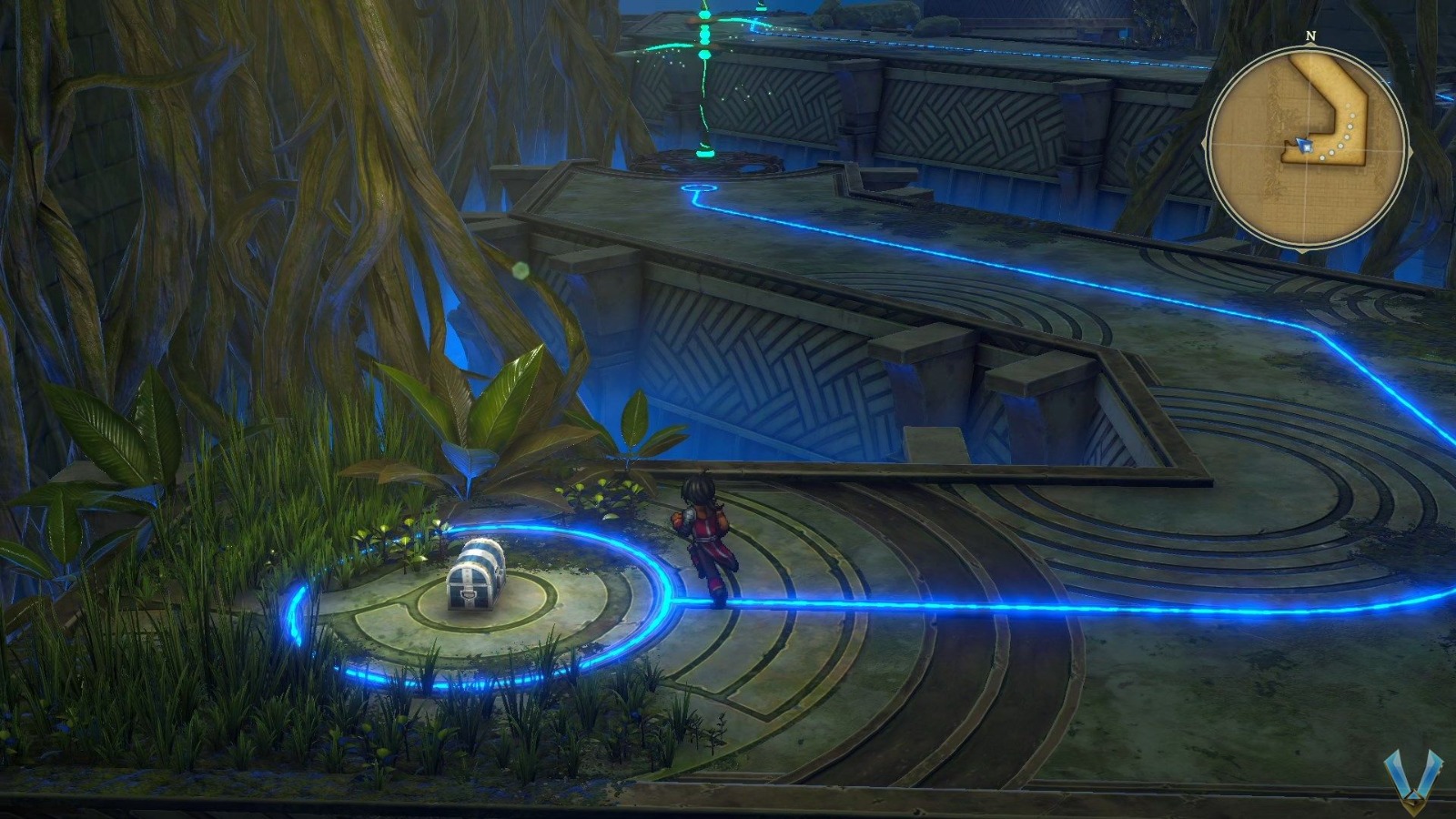Click the N compass indicator above the minimap
This screenshot has width=1456, height=819.
click(x=1310, y=36)
